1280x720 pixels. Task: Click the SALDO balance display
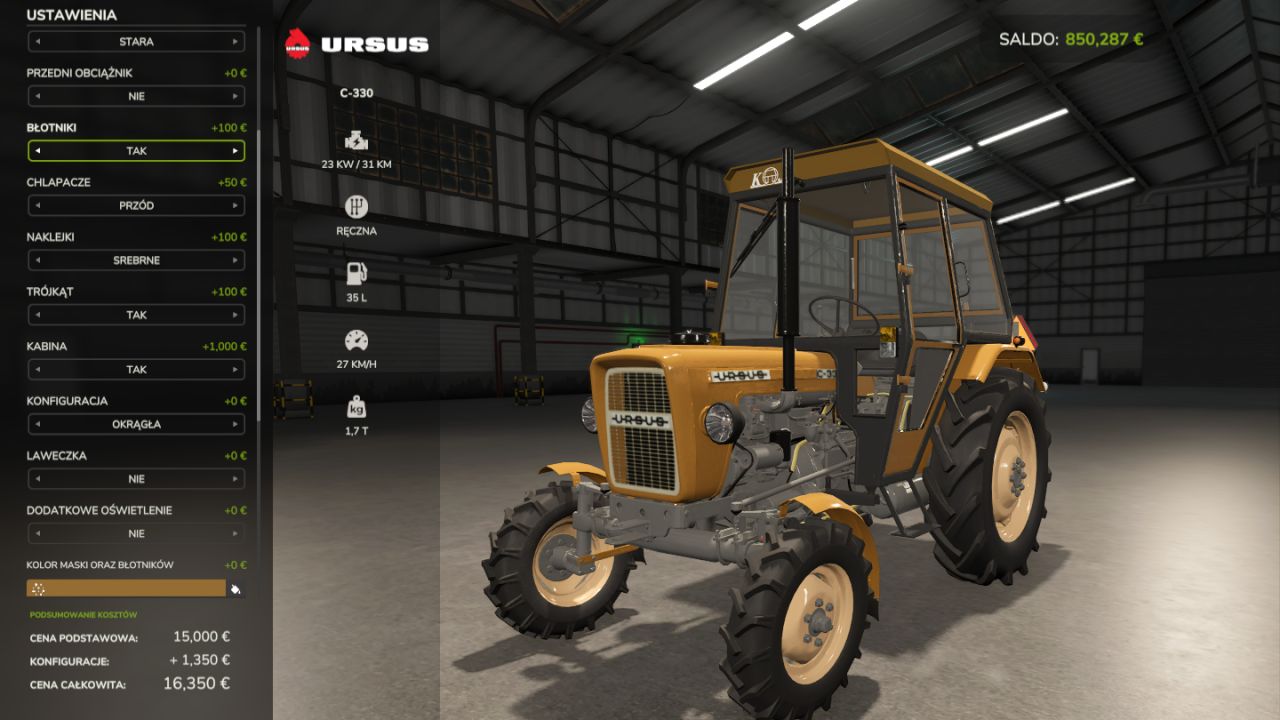(1070, 36)
